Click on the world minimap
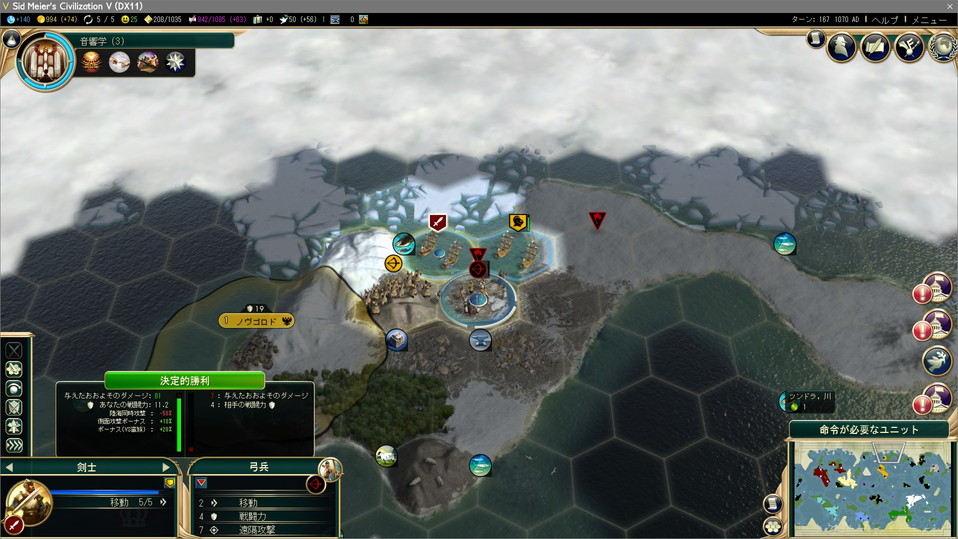 (x=871, y=486)
